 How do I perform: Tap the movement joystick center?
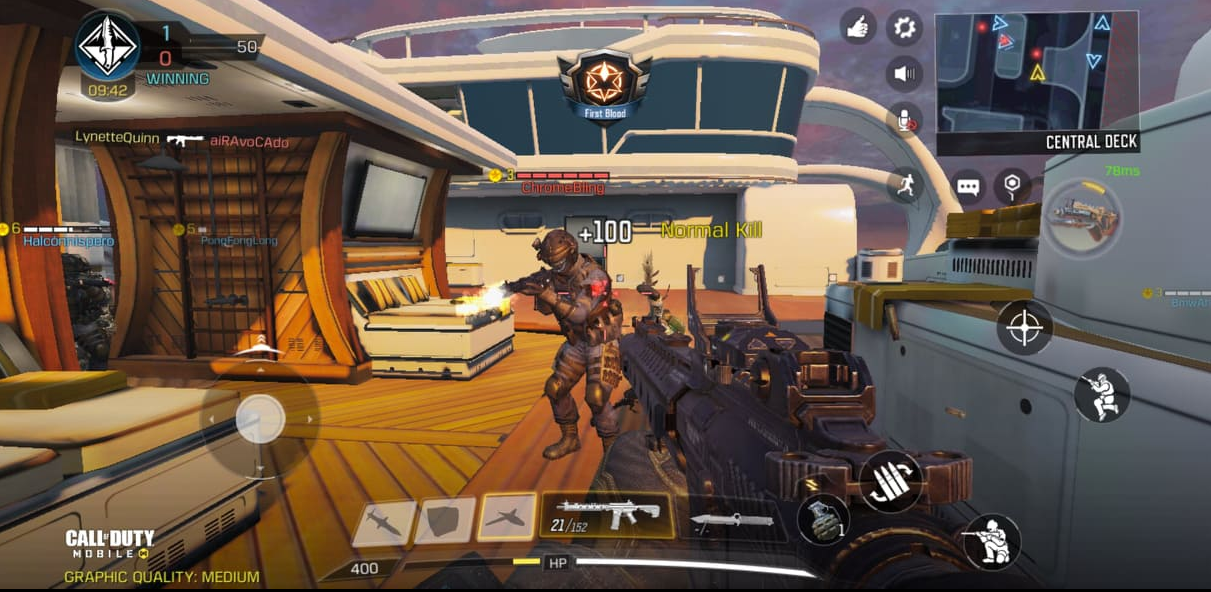[x=260, y=419]
